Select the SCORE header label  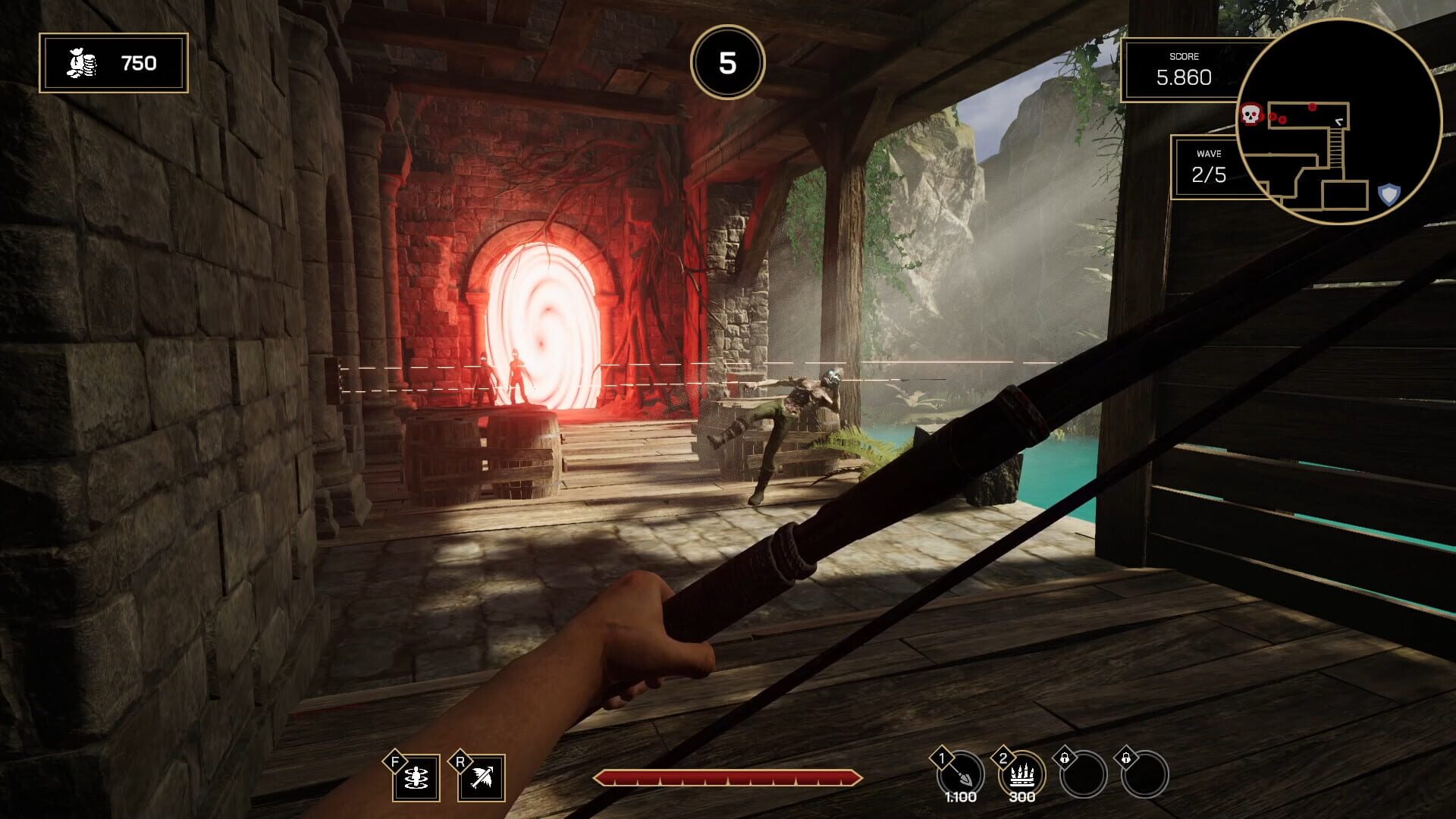pos(1186,56)
